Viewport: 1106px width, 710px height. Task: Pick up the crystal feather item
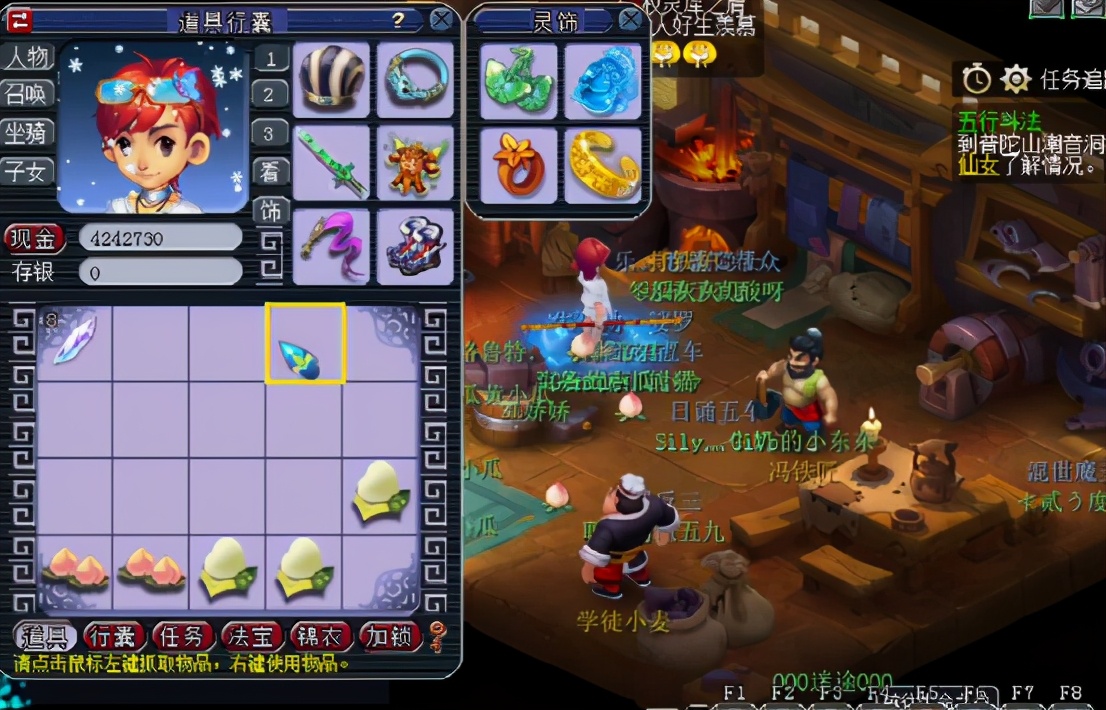coord(74,340)
